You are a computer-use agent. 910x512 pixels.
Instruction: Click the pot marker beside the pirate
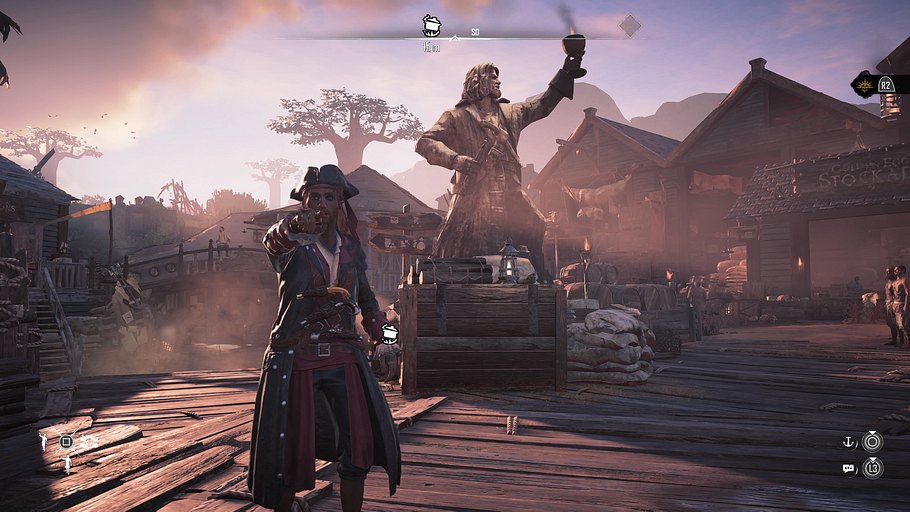[391, 334]
